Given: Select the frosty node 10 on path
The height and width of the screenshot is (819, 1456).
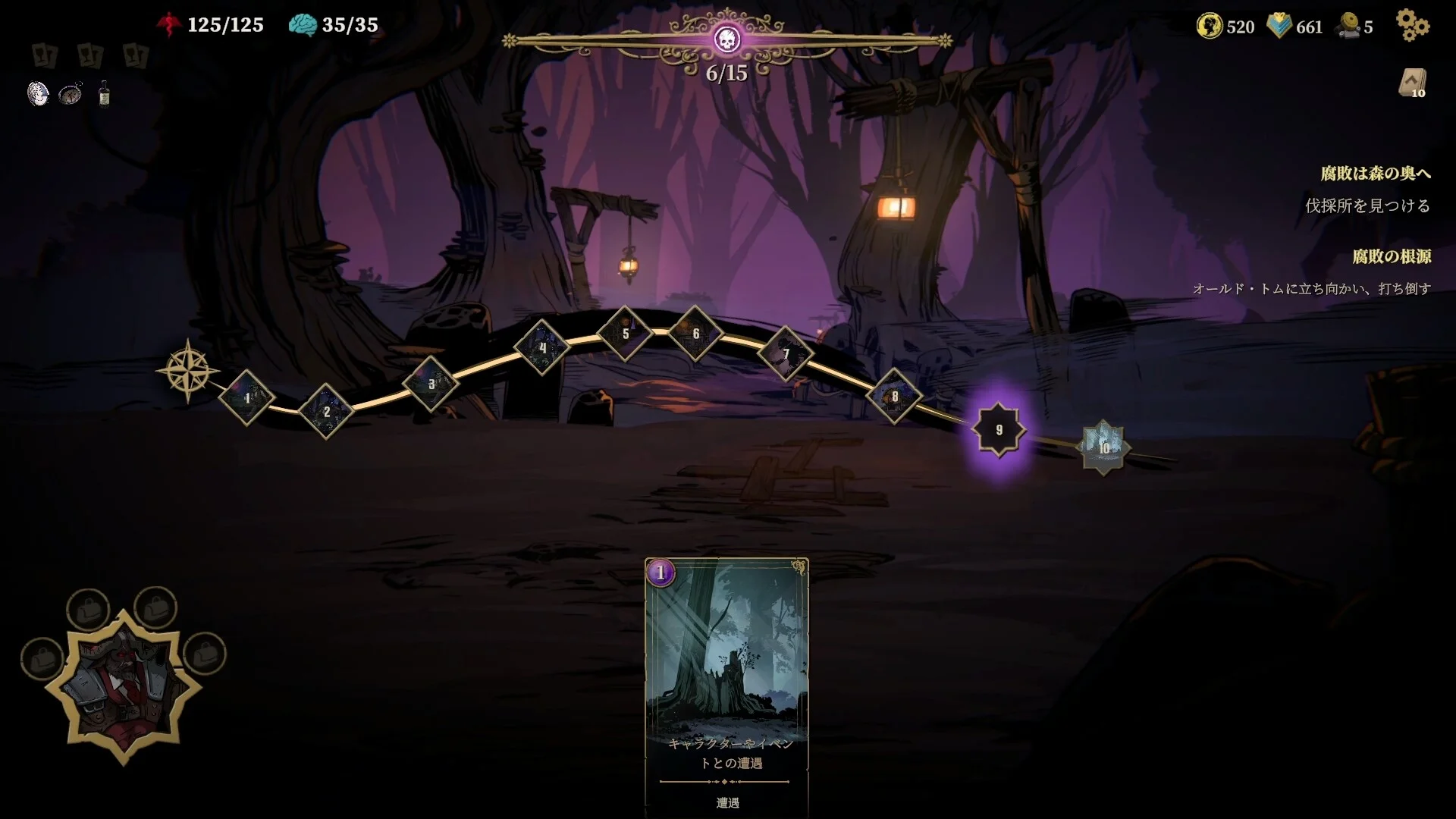Looking at the screenshot, I should 1103,447.
